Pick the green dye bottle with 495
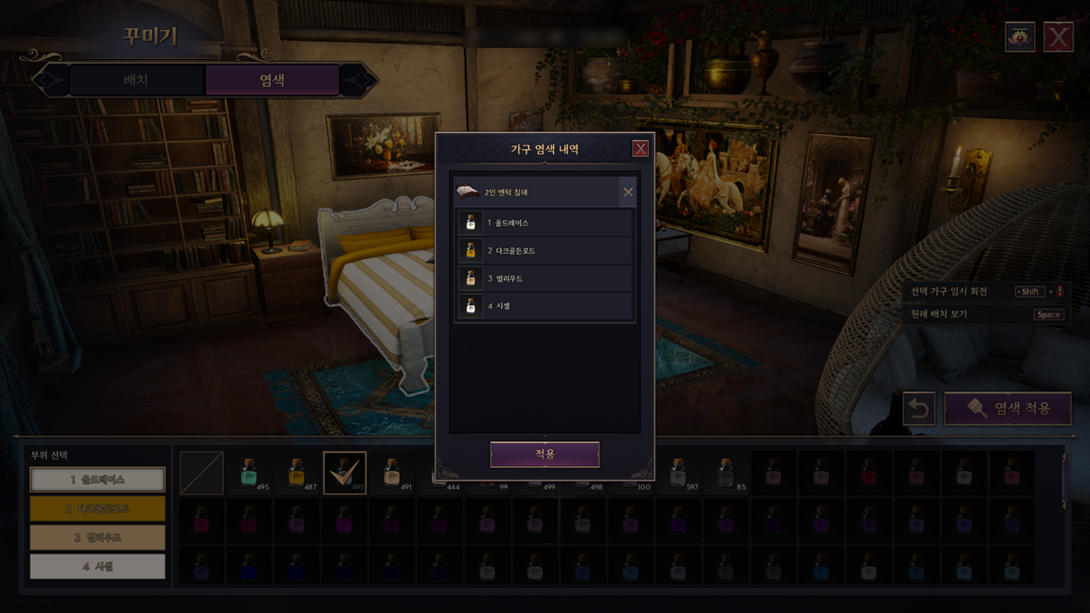This screenshot has width=1090, height=613. pyautogui.click(x=249, y=473)
